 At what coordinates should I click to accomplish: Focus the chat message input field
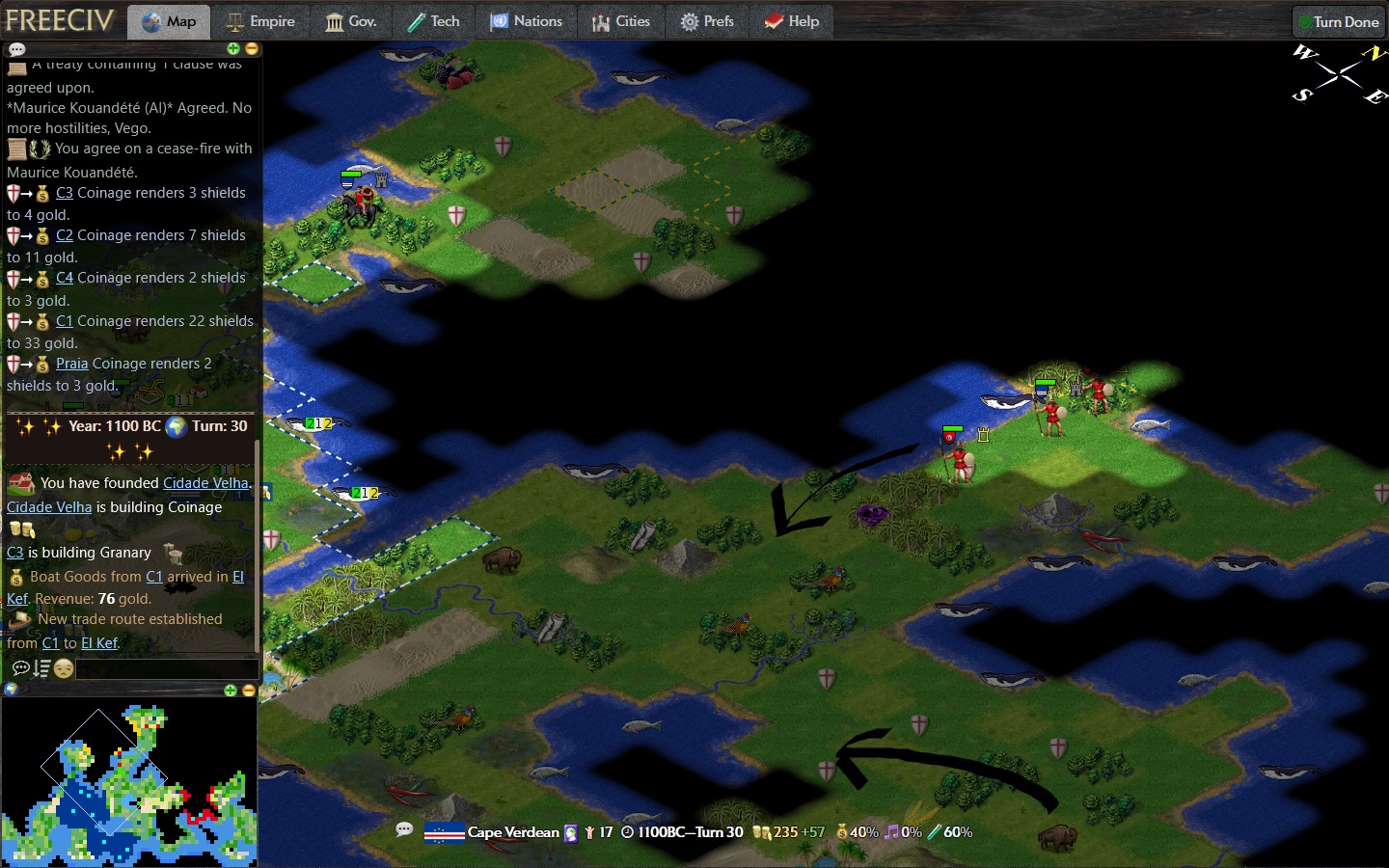click(166, 668)
